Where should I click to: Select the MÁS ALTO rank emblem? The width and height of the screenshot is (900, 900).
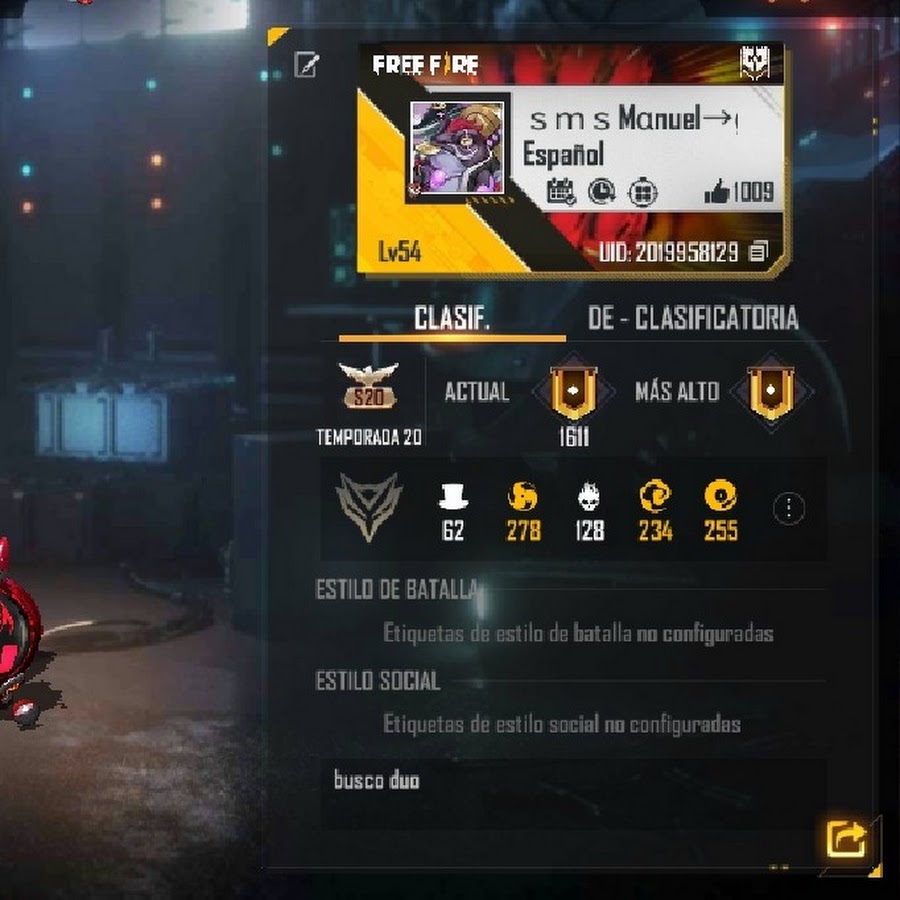769,392
